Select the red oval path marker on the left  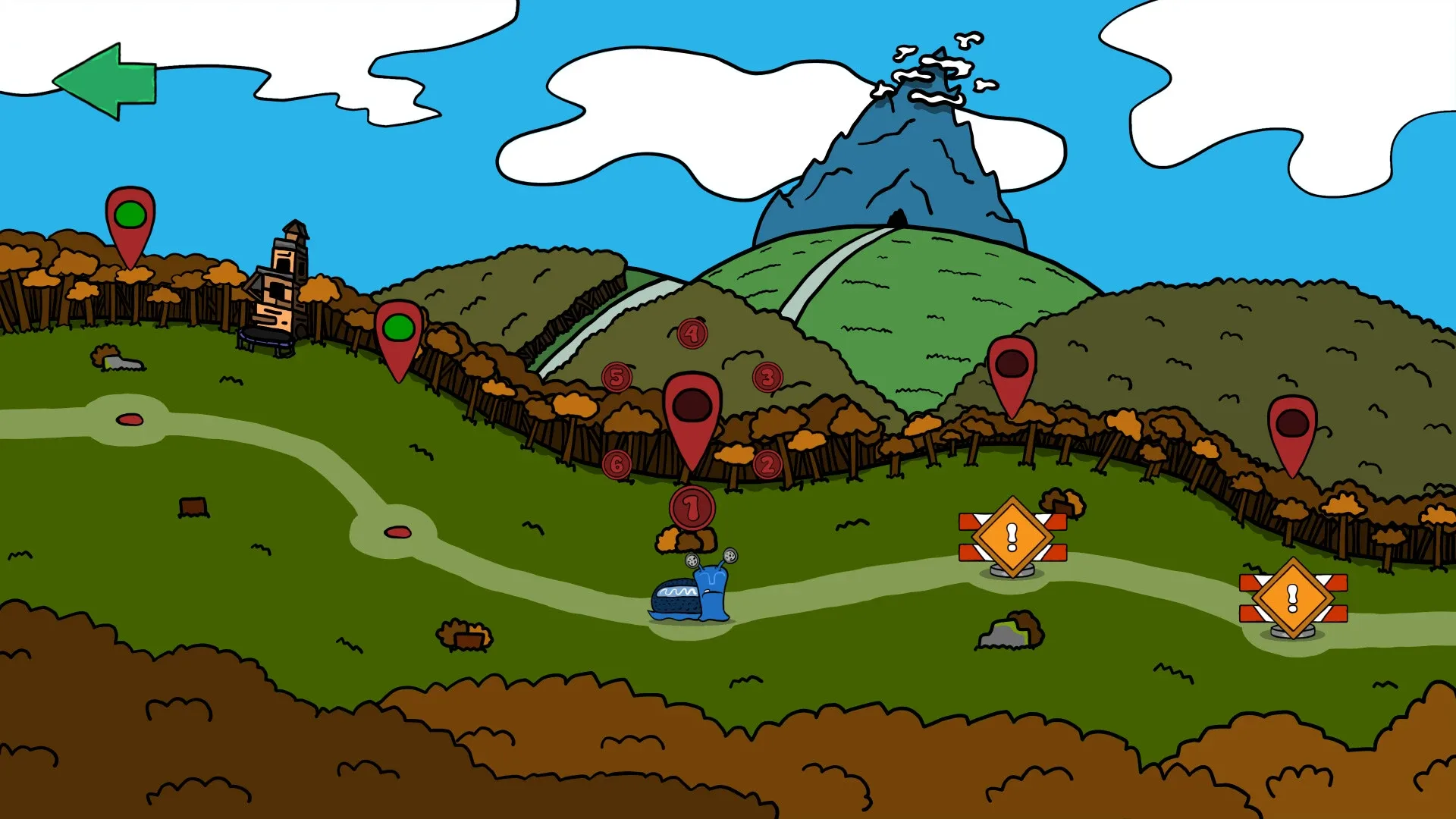pos(128,418)
